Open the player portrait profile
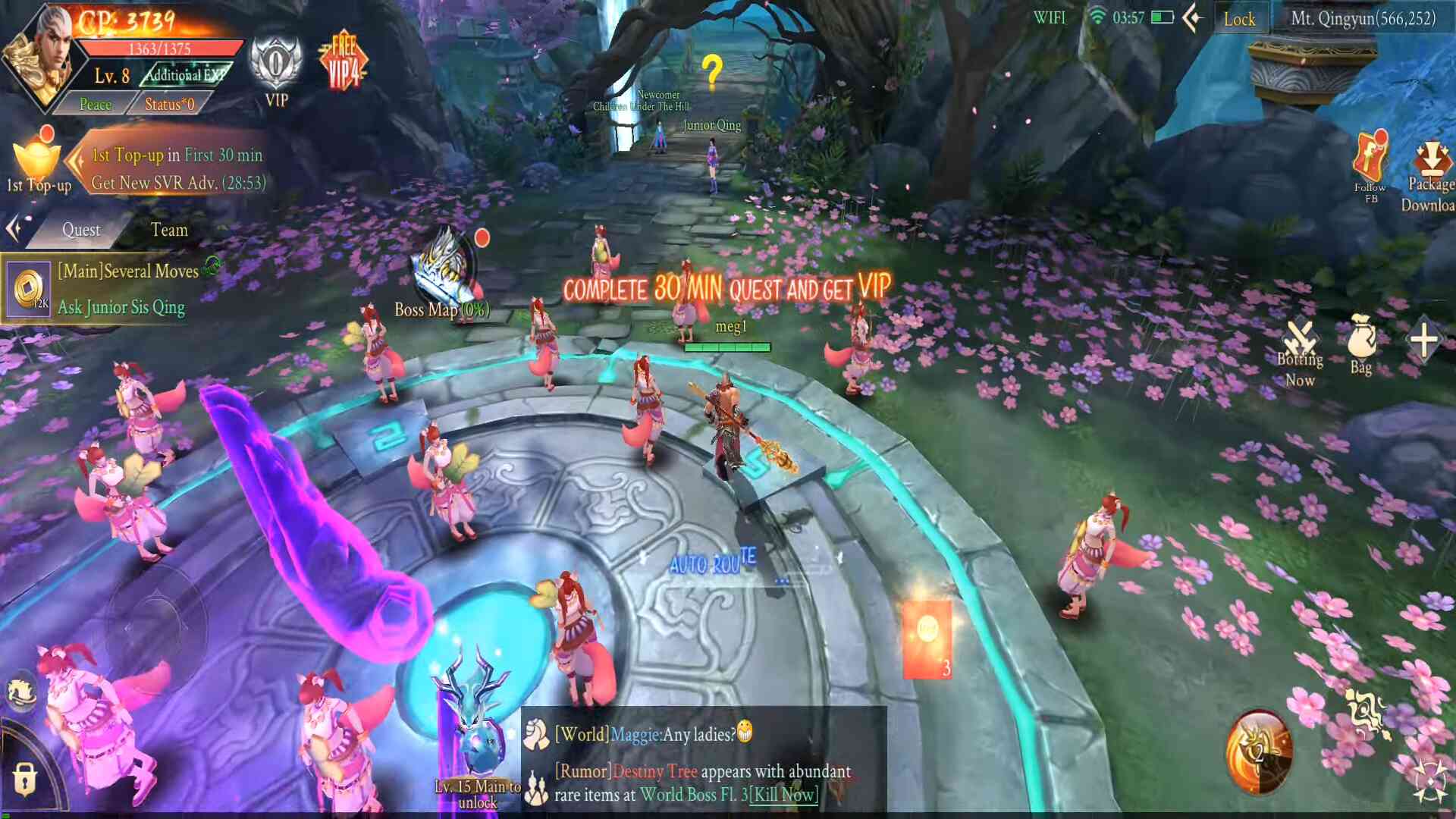The image size is (1456, 819). pos(39,57)
